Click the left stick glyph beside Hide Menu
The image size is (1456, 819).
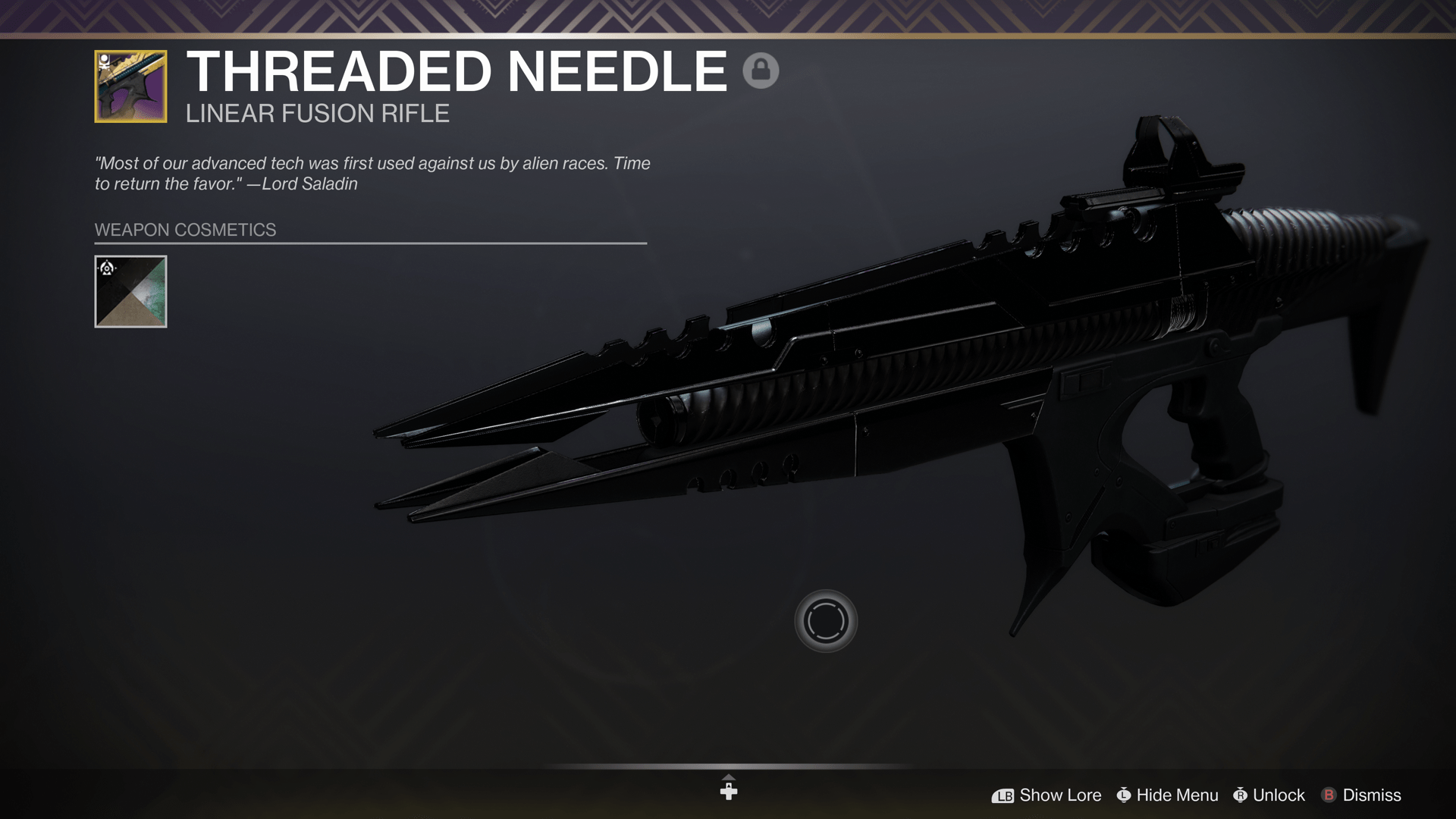(1125, 795)
